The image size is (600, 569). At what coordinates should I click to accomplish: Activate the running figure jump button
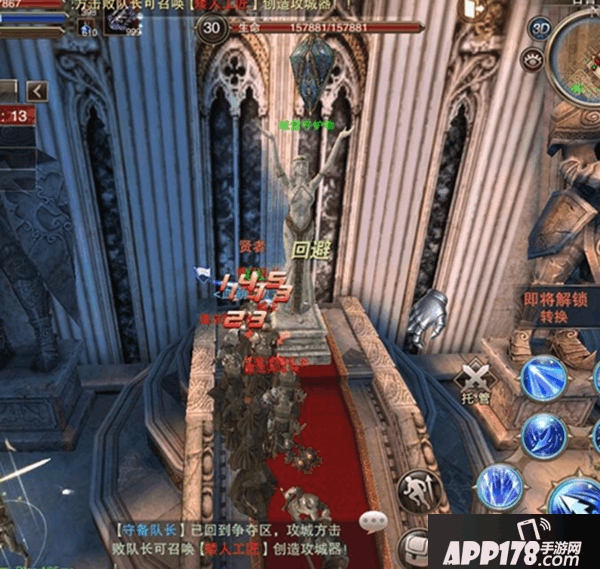coord(415,490)
